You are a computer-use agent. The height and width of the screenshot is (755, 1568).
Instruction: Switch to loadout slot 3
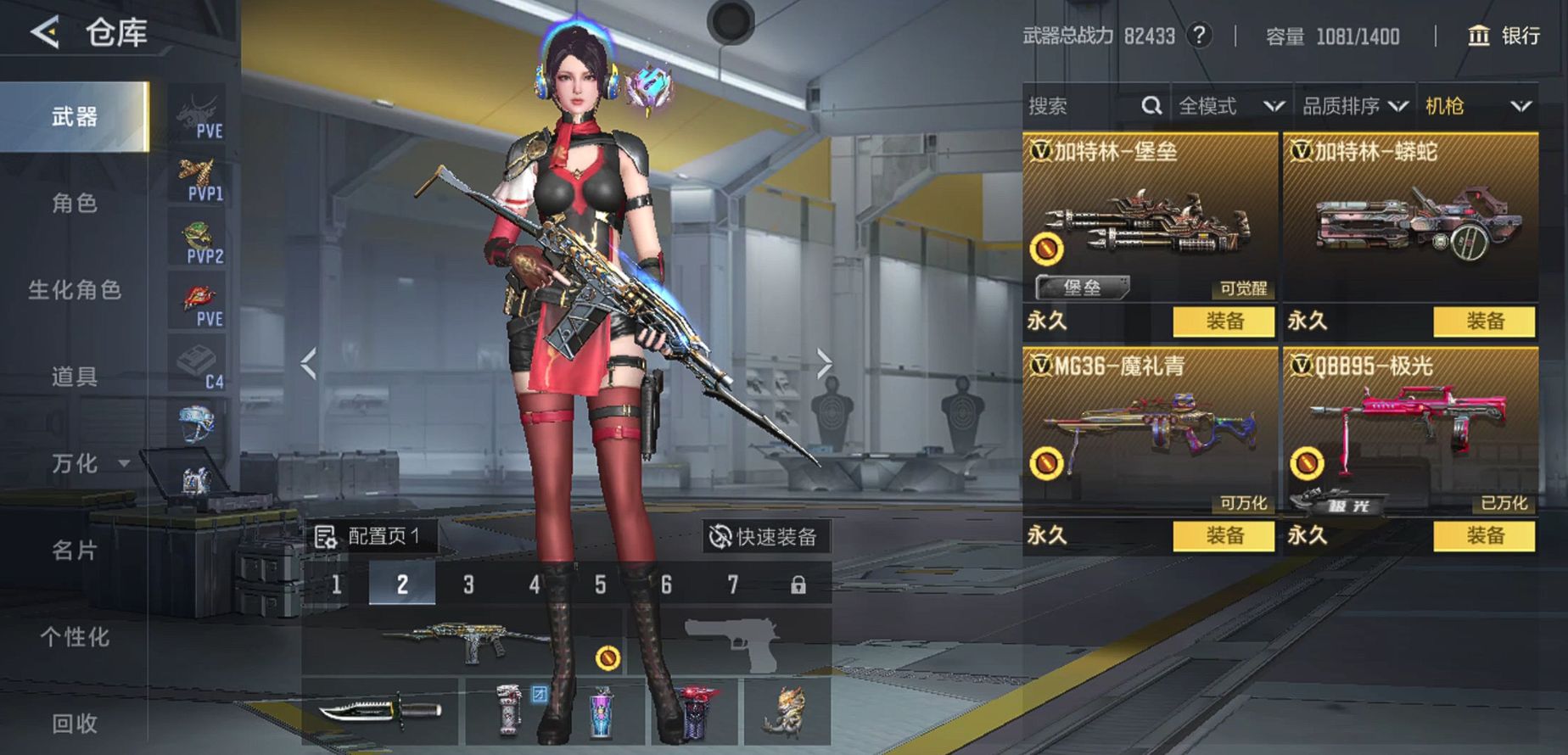(468, 584)
